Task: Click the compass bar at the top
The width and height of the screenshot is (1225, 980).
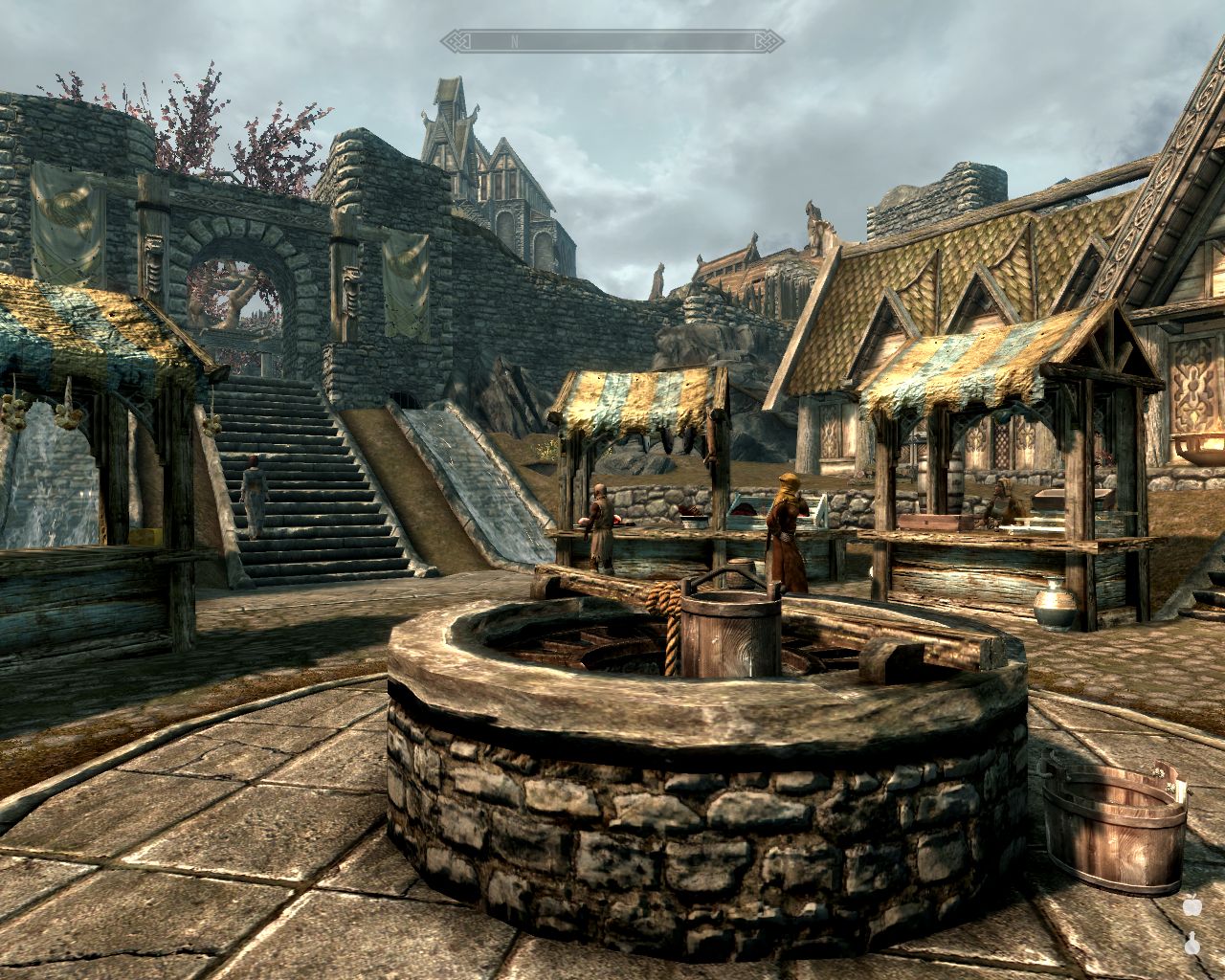Action: (612, 41)
